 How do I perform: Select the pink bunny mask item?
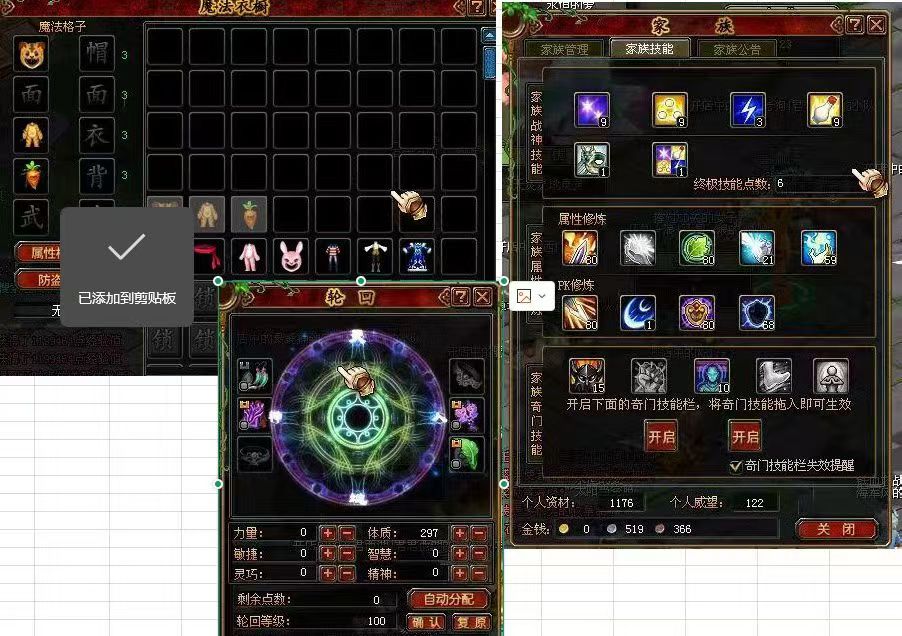[291, 257]
